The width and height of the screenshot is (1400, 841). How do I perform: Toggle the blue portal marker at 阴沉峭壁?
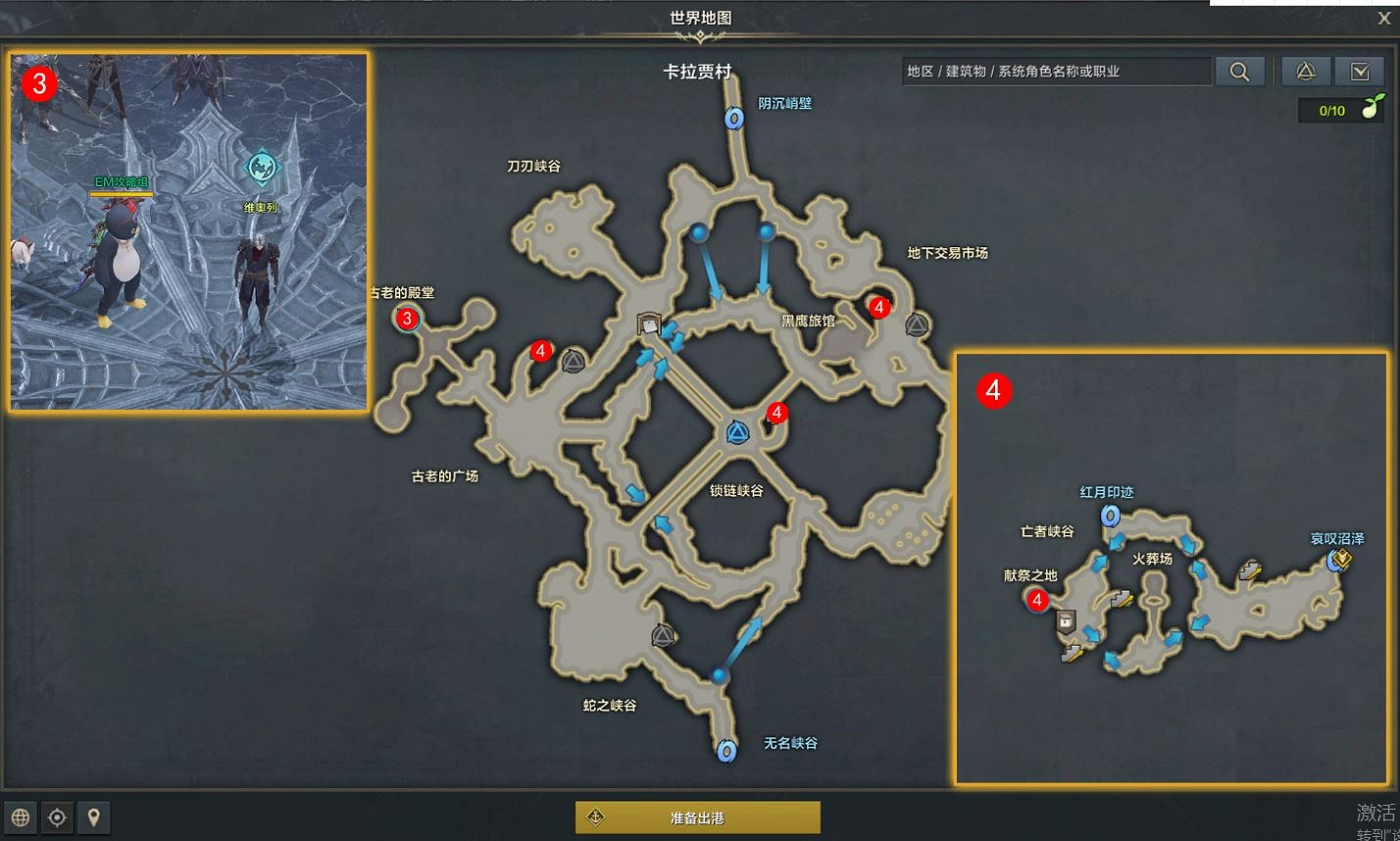pos(732,119)
